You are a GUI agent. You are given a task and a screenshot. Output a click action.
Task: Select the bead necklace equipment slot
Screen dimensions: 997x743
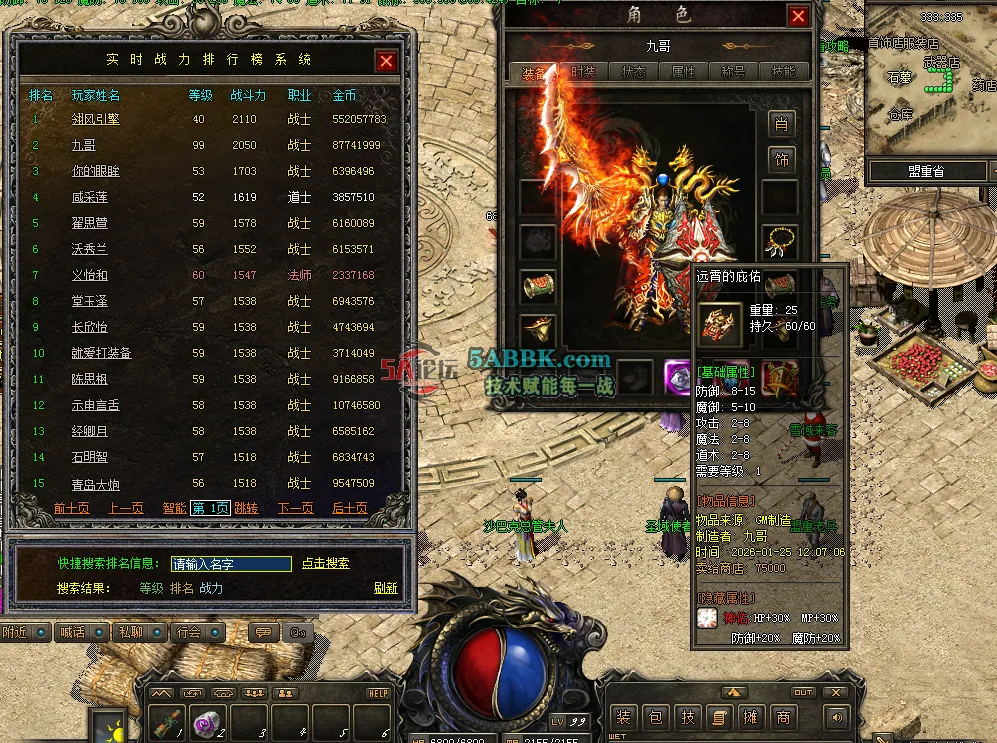tap(781, 240)
